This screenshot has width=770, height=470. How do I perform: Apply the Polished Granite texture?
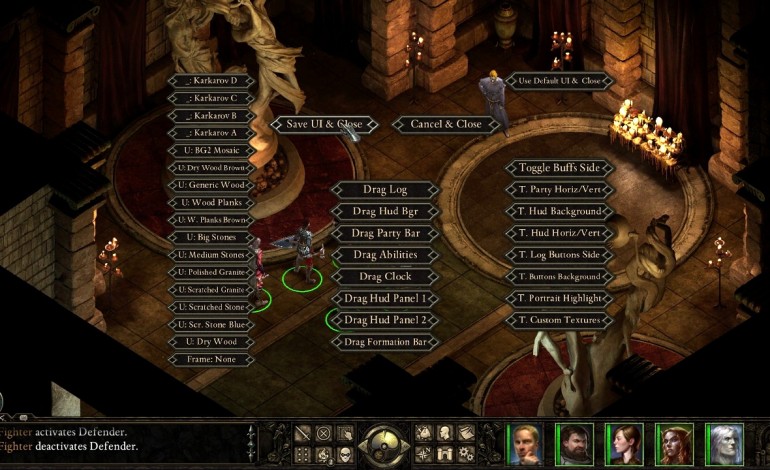coord(211,272)
